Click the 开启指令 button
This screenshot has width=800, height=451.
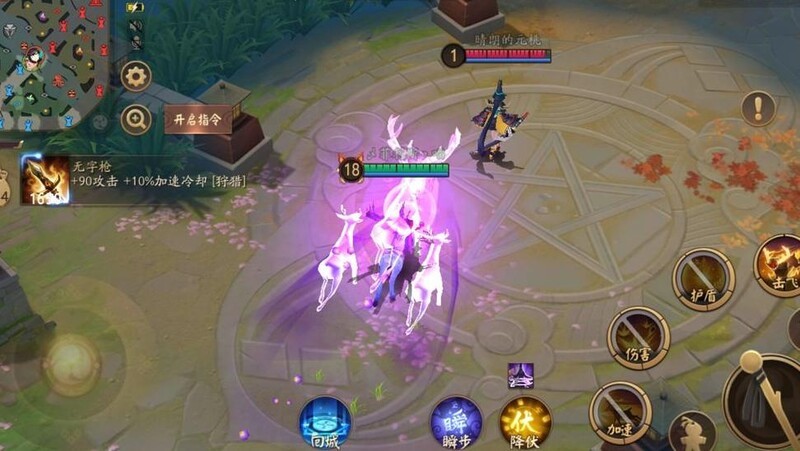197,120
